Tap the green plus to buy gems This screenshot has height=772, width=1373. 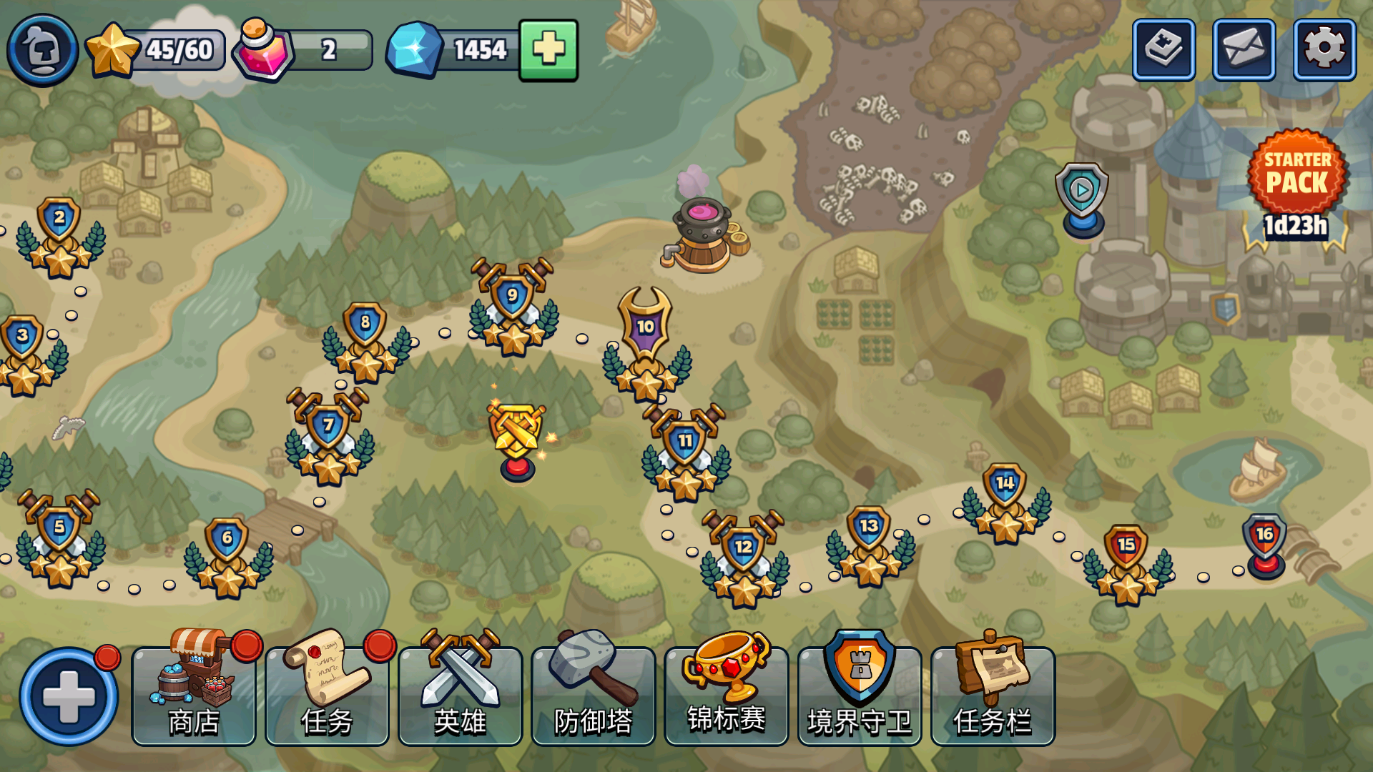548,50
